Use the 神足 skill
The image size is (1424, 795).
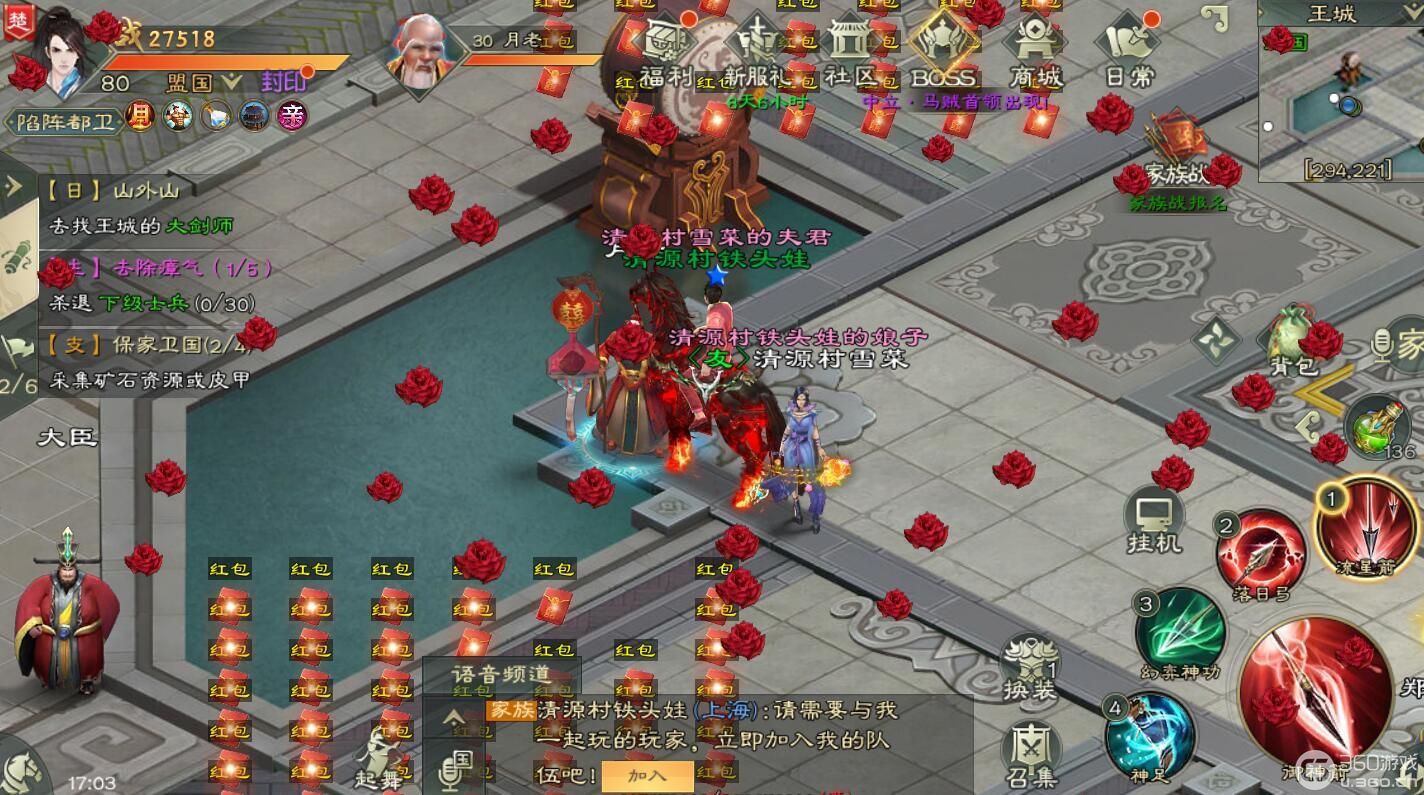(x=1149, y=737)
